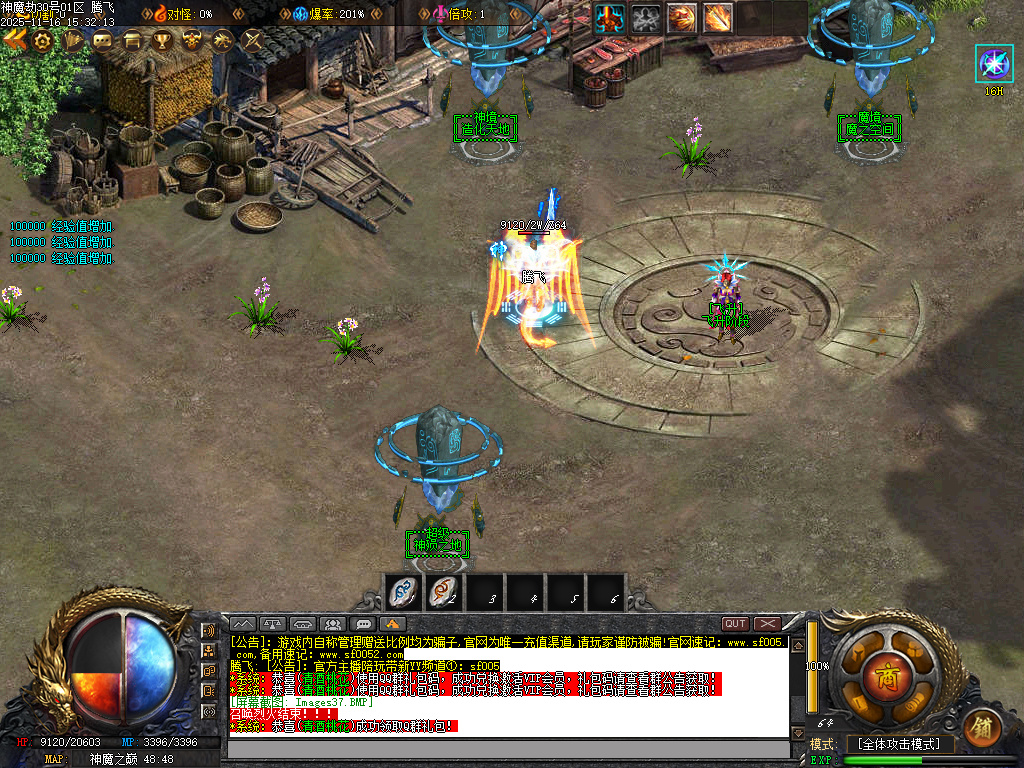Use the blue rune stone in slot 1
1024x768 pixels.
403,592
